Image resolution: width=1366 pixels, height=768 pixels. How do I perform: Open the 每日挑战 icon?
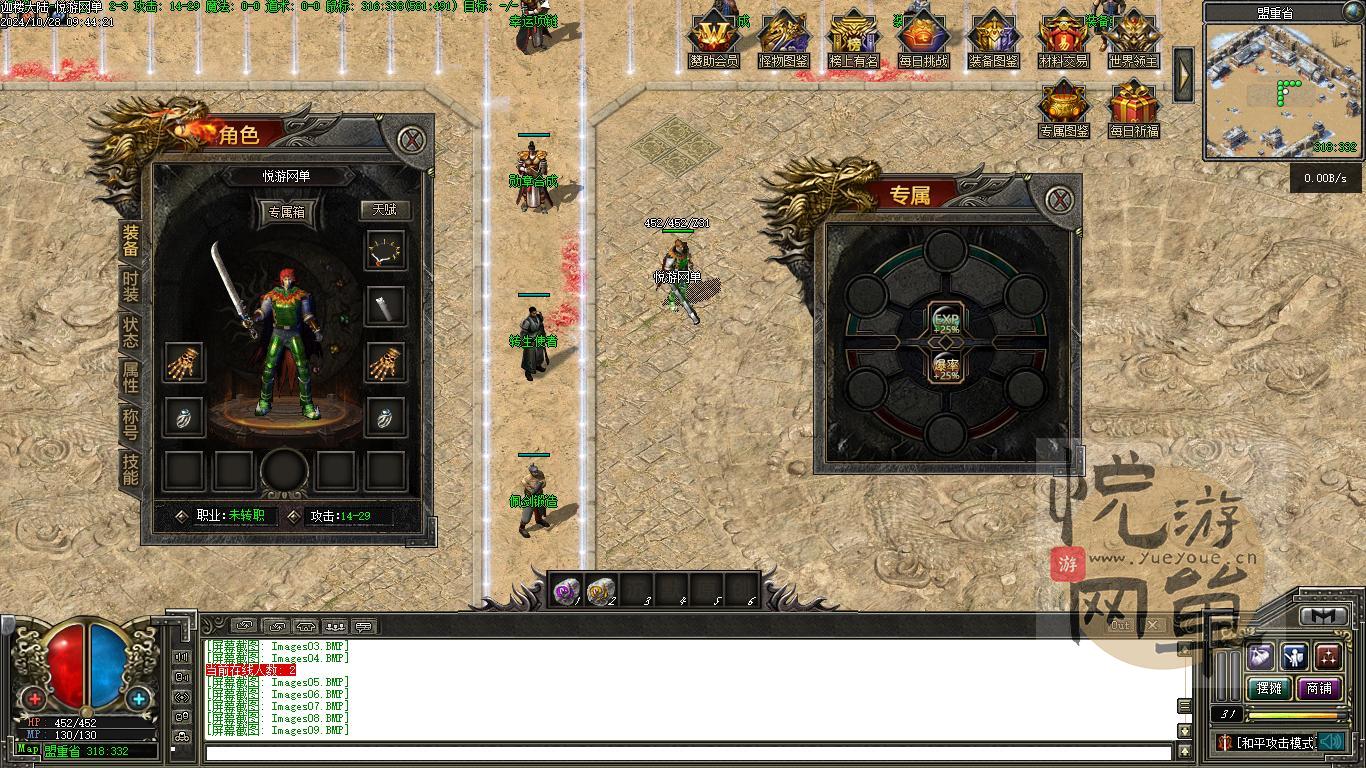pyautogui.click(x=923, y=38)
